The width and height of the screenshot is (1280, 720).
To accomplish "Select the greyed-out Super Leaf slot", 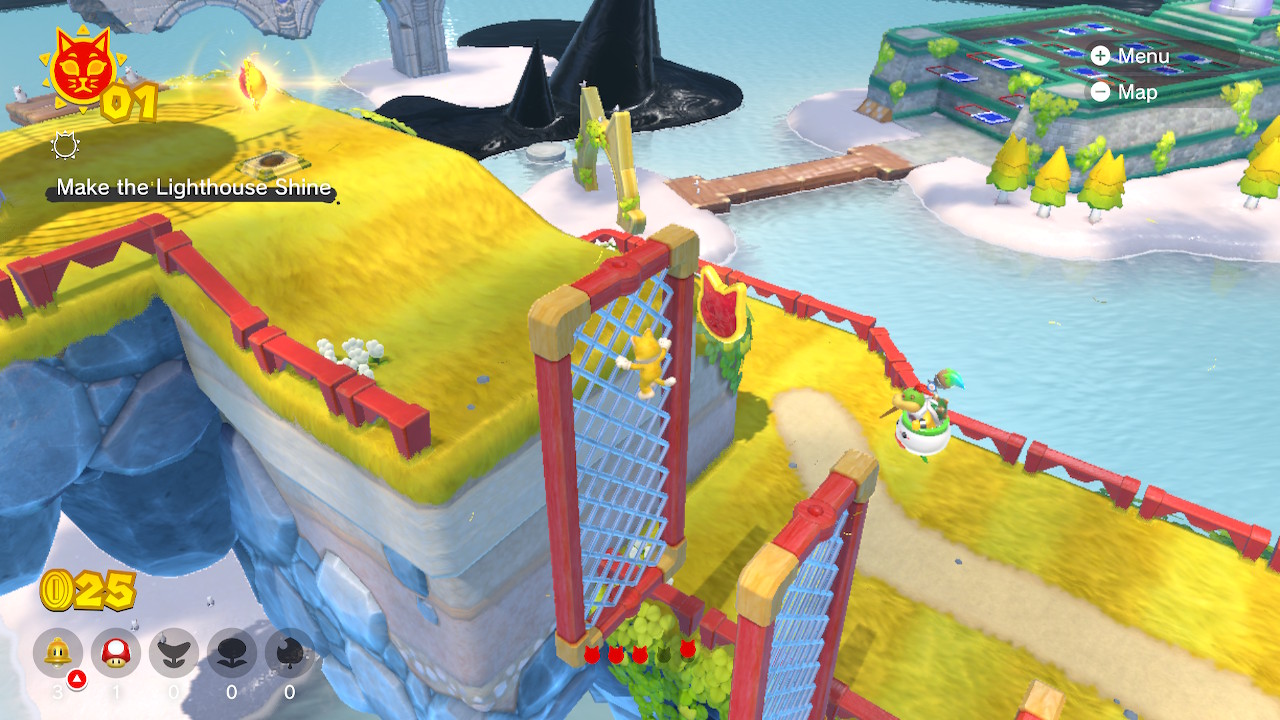I will (x=290, y=653).
